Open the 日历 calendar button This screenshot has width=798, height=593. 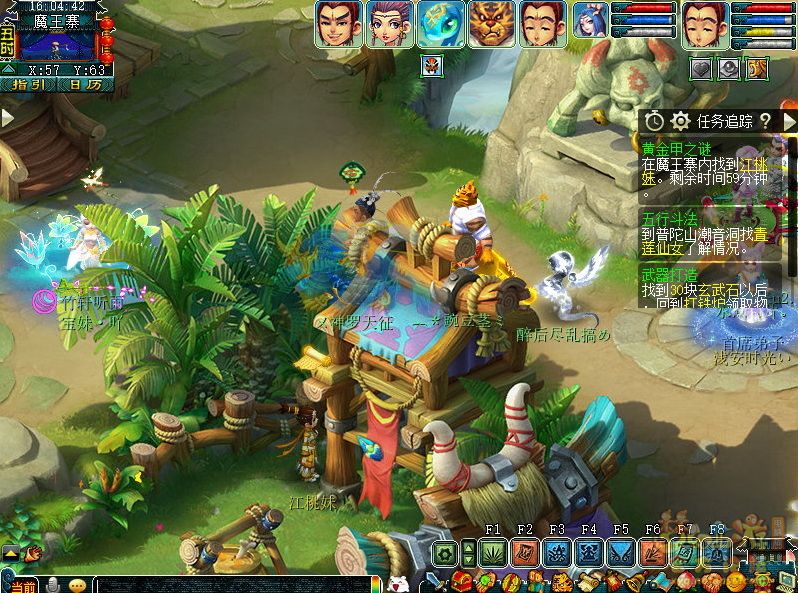coord(84,85)
